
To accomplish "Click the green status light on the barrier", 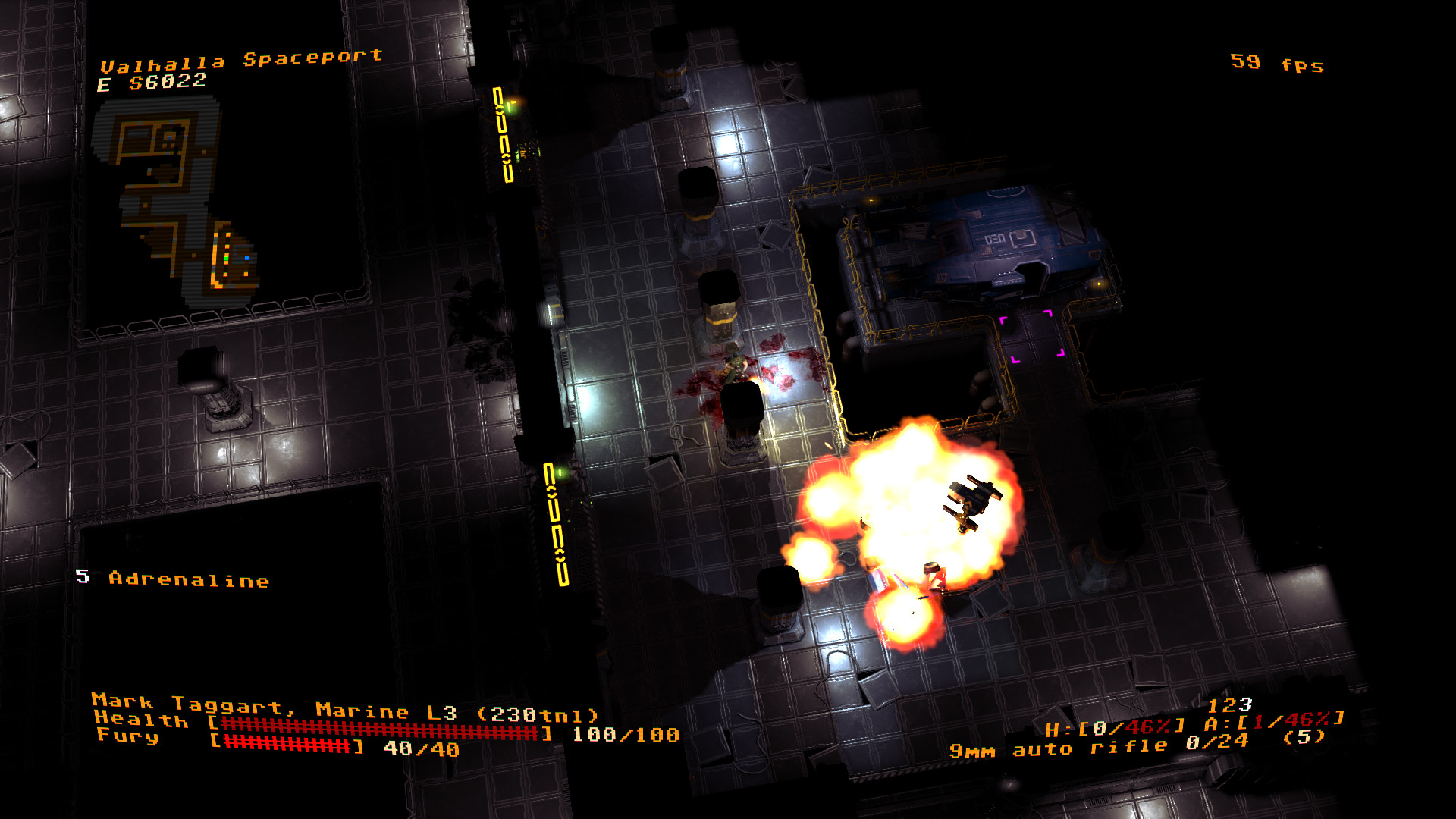I will pos(510,107).
